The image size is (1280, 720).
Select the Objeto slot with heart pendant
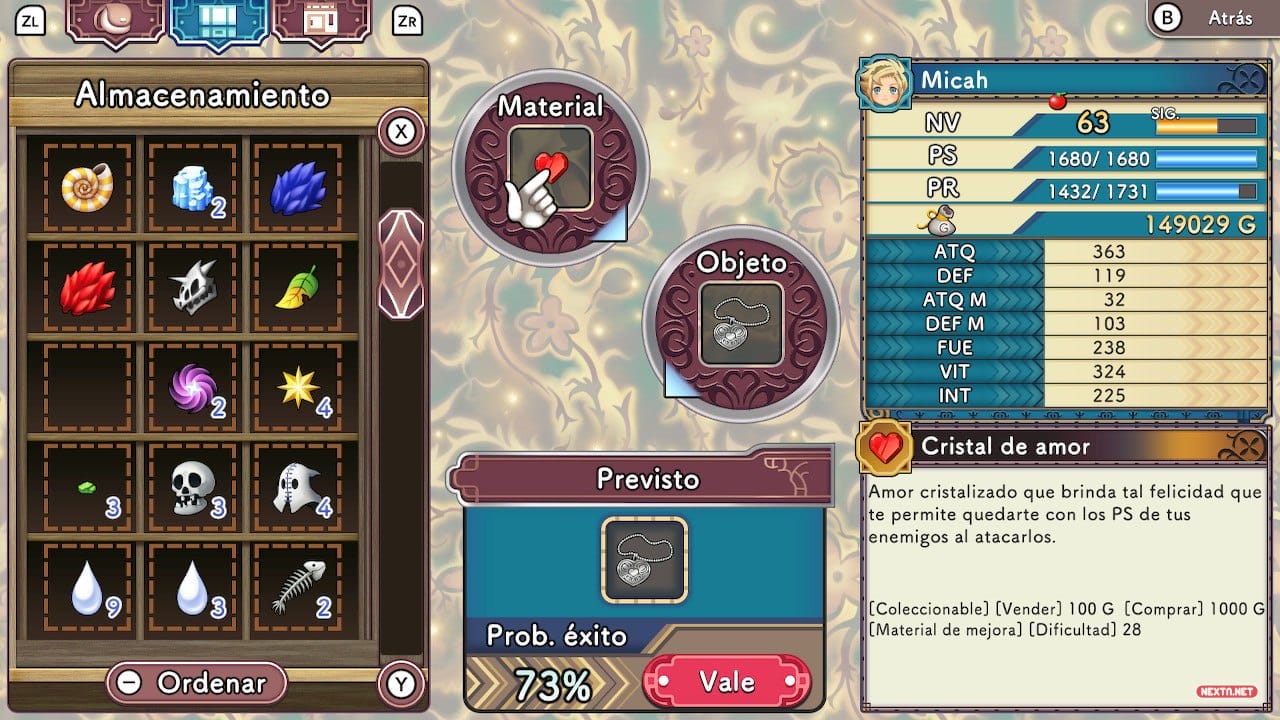(x=741, y=323)
